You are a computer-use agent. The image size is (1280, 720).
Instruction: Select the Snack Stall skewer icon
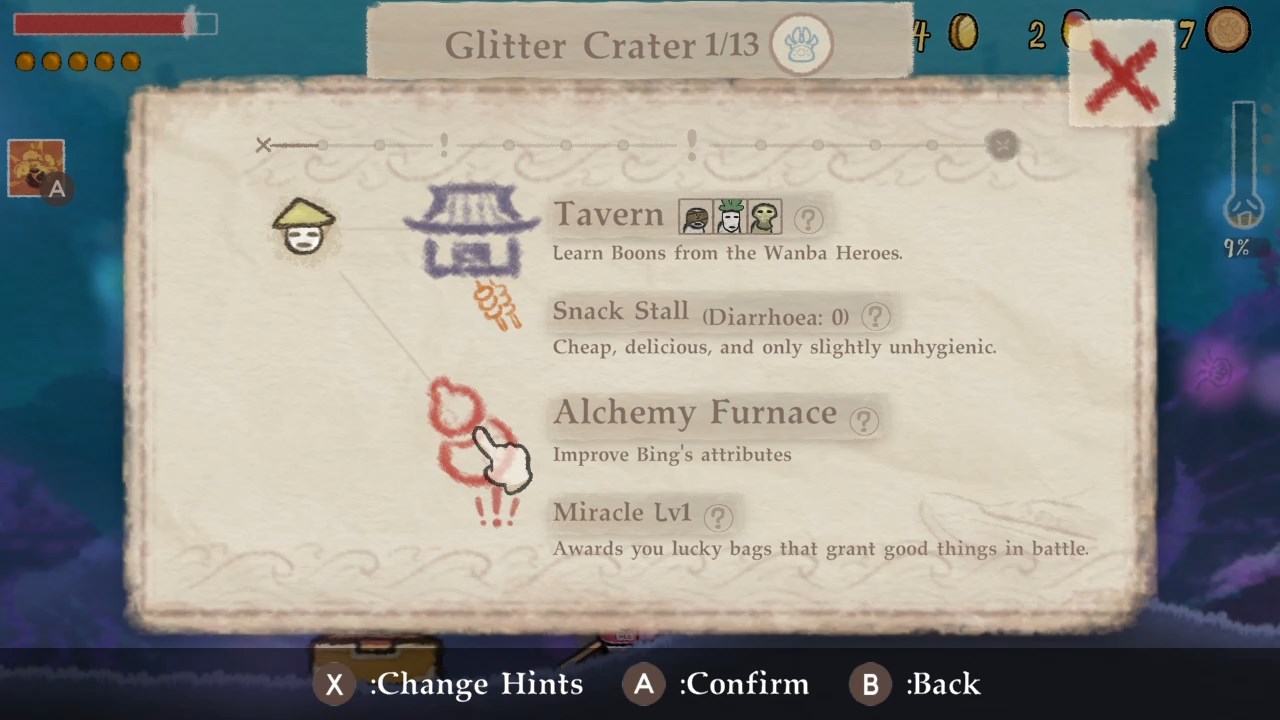(x=497, y=307)
